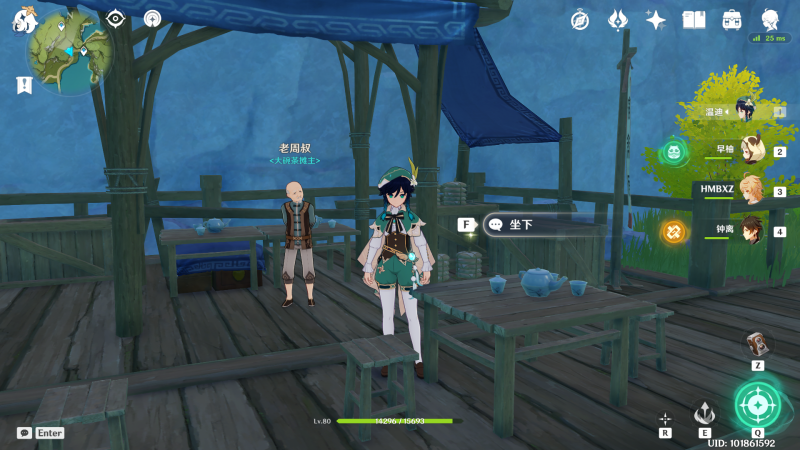Switch to party member 钟离
The width and height of the screenshot is (800, 450).
pos(750,231)
